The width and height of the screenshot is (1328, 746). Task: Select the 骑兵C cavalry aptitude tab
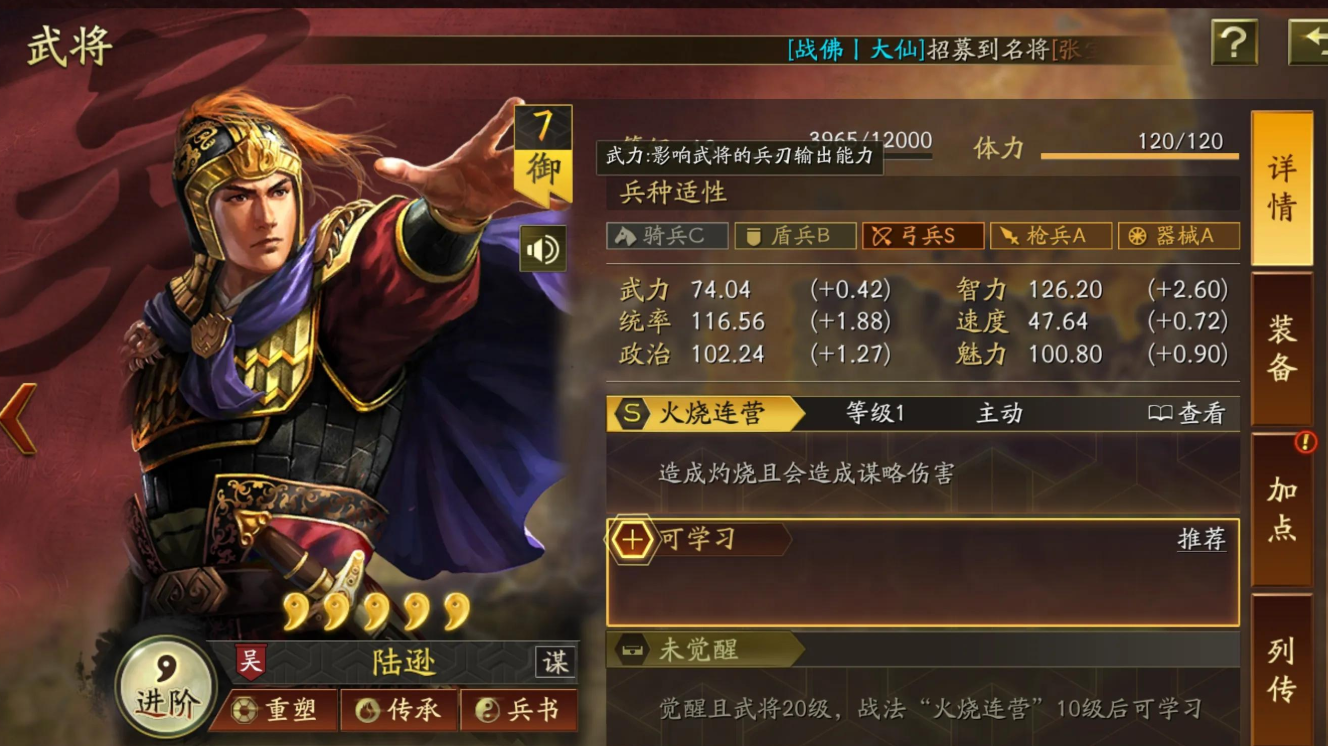pos(665,236)
